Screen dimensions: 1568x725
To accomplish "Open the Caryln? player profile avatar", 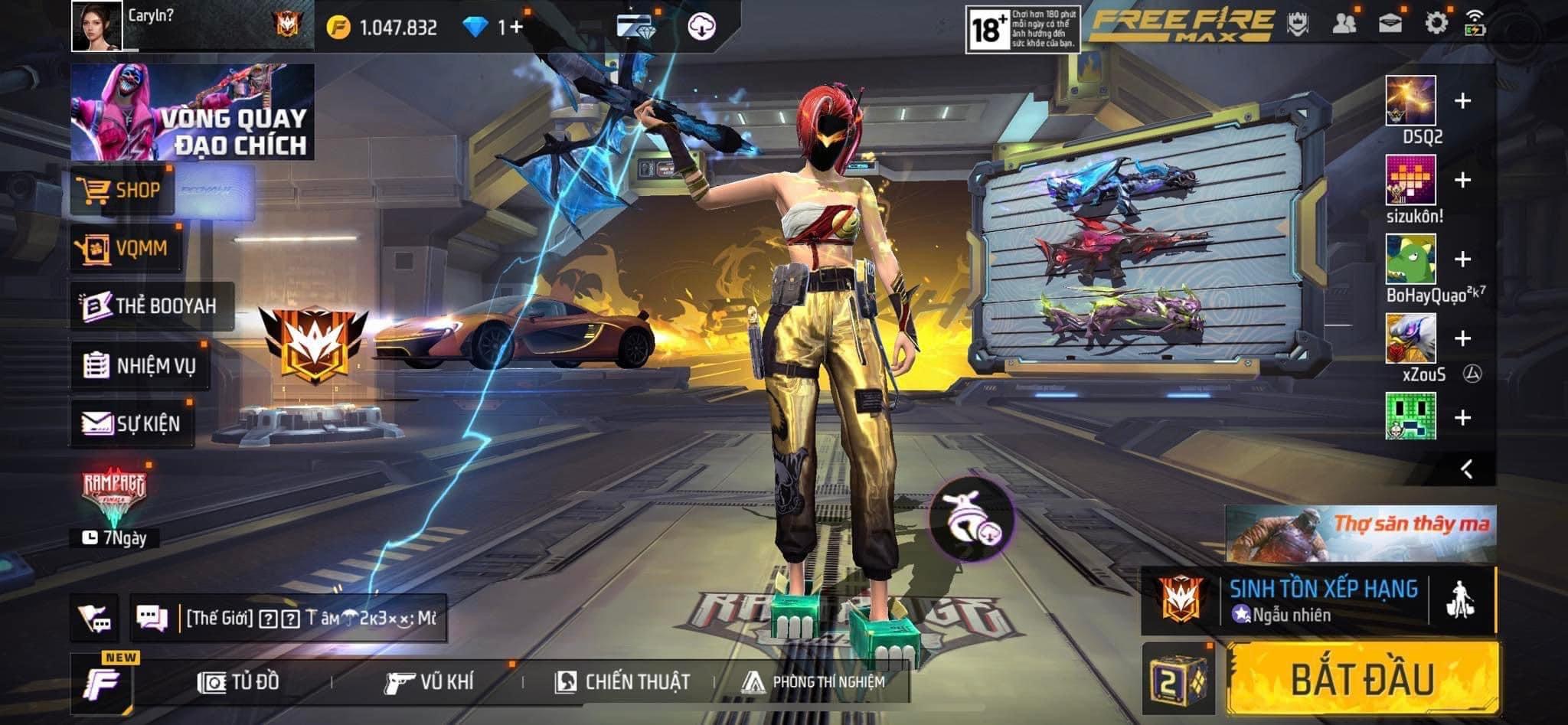I will point(97,26).
